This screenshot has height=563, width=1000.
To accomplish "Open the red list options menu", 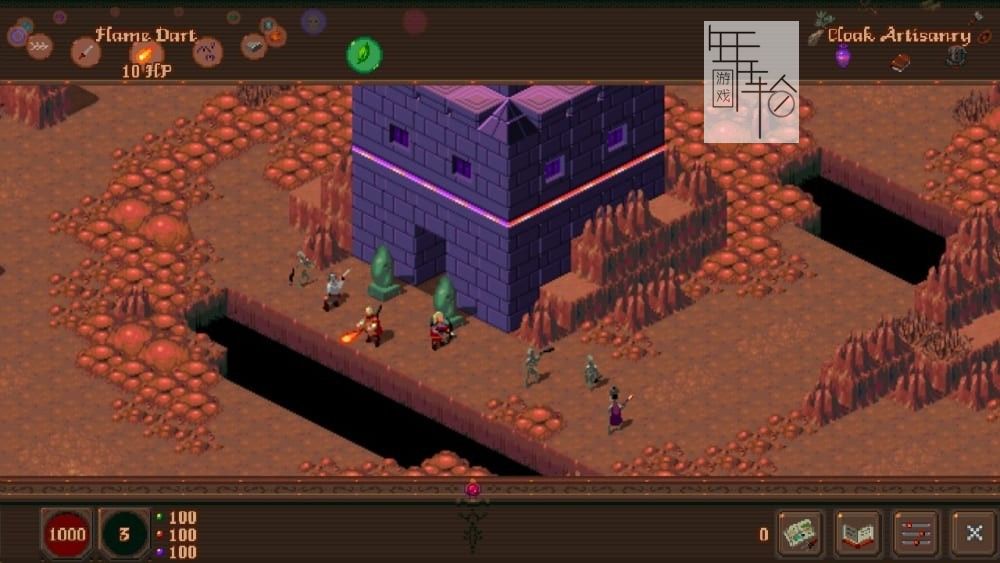I will [x=915, y=533].
